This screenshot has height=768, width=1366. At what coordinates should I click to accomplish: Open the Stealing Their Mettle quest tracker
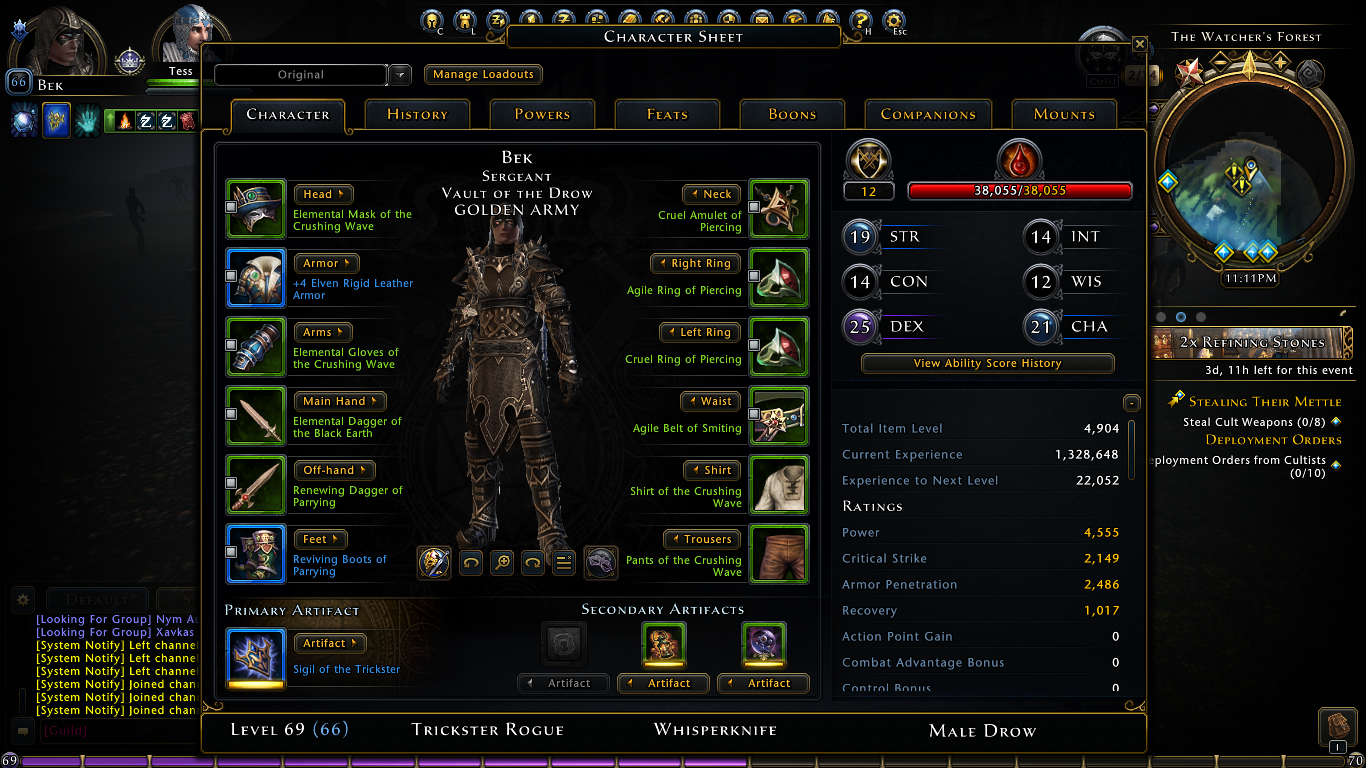(1265, 402)
